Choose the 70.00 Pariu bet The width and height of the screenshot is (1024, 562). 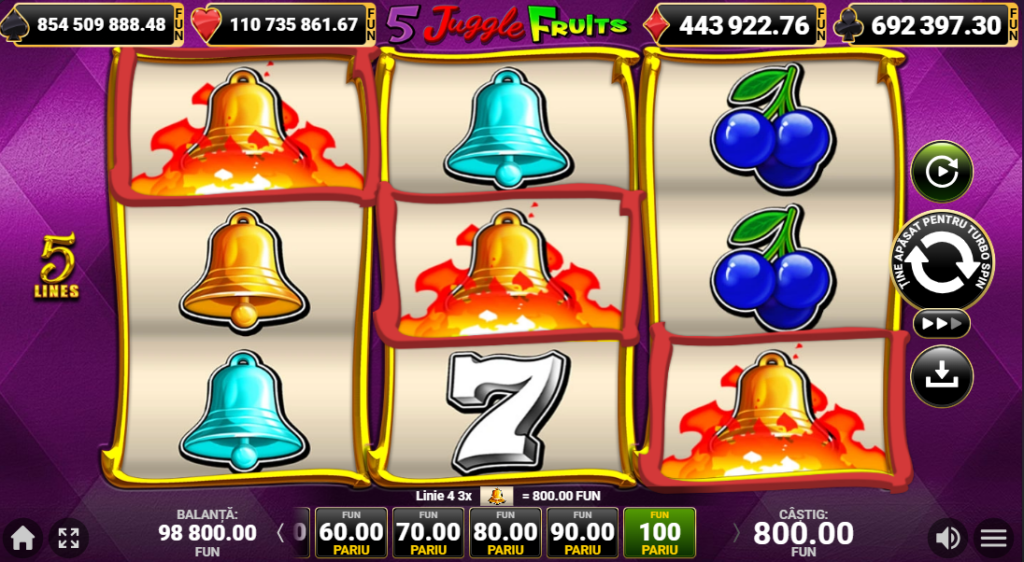tap(428, 533)
